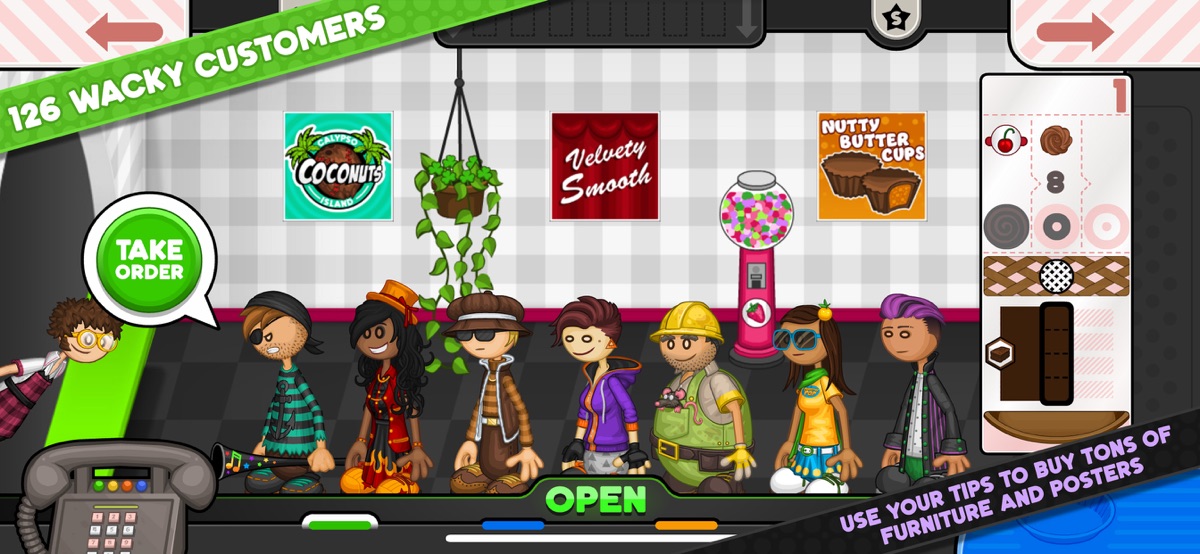
Task: Tap the green Take Order button
Action: click(148, 259)
